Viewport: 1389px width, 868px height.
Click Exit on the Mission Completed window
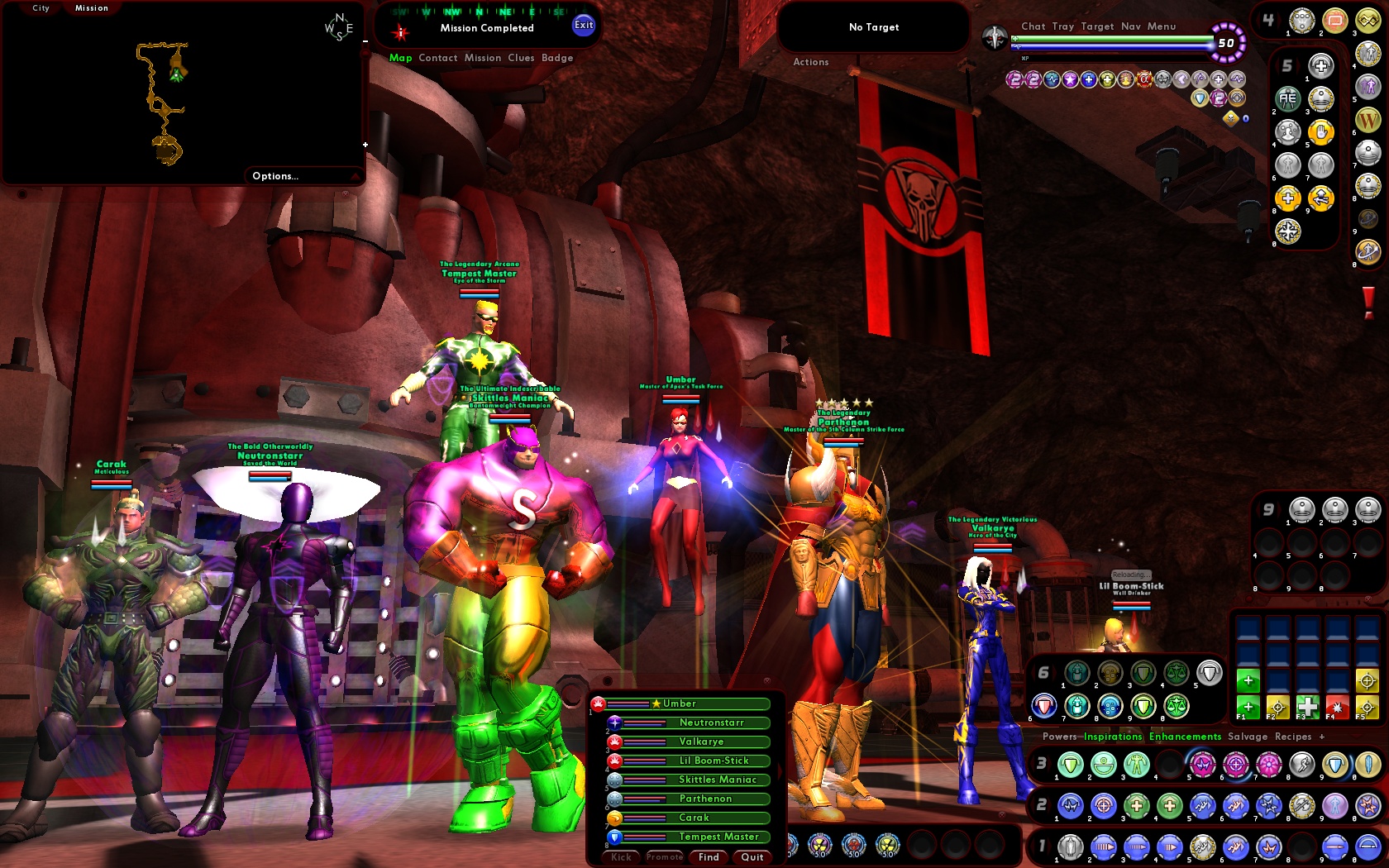coord(584,26)
